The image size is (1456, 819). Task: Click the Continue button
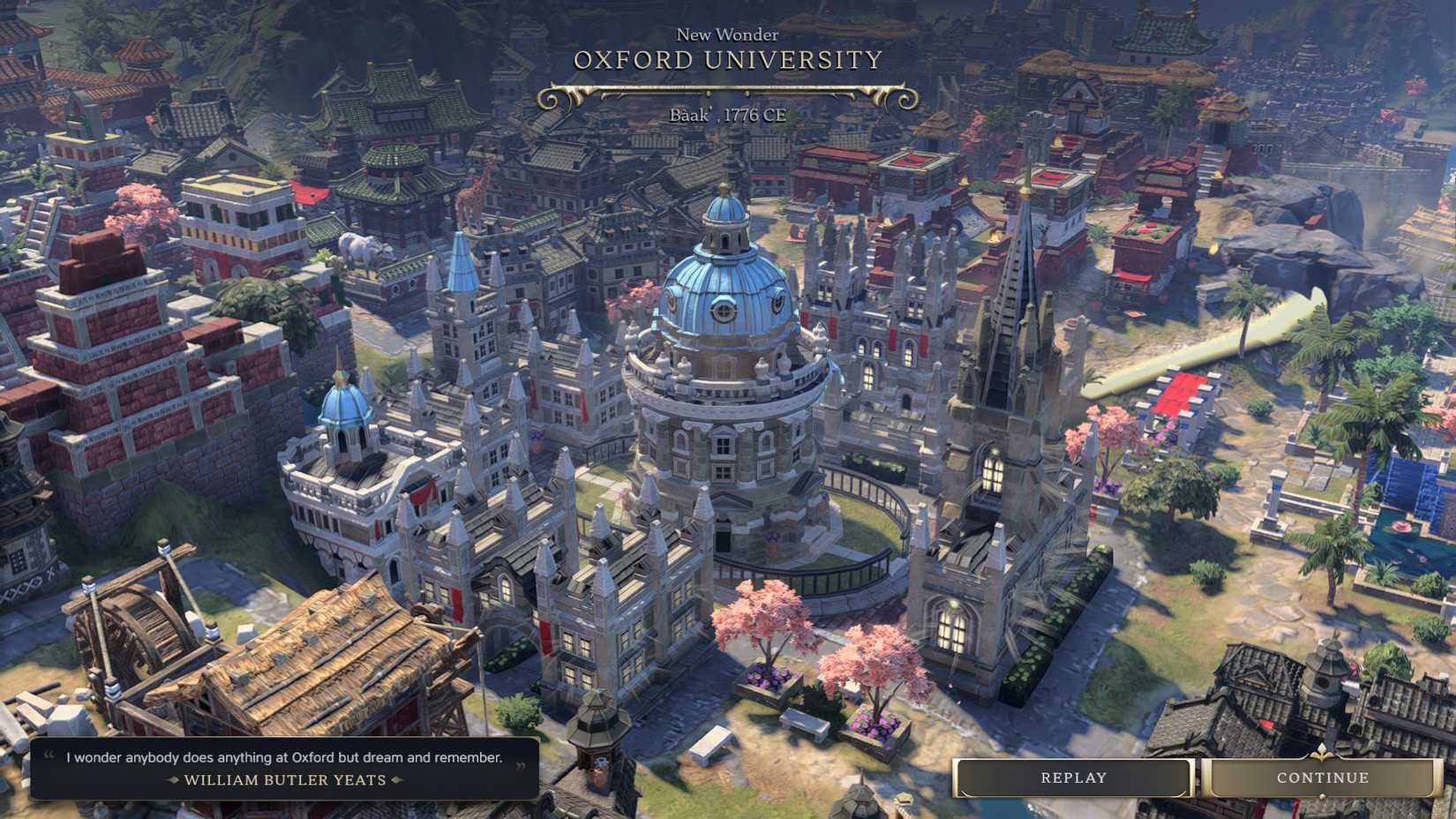(x=1322, y=778)
